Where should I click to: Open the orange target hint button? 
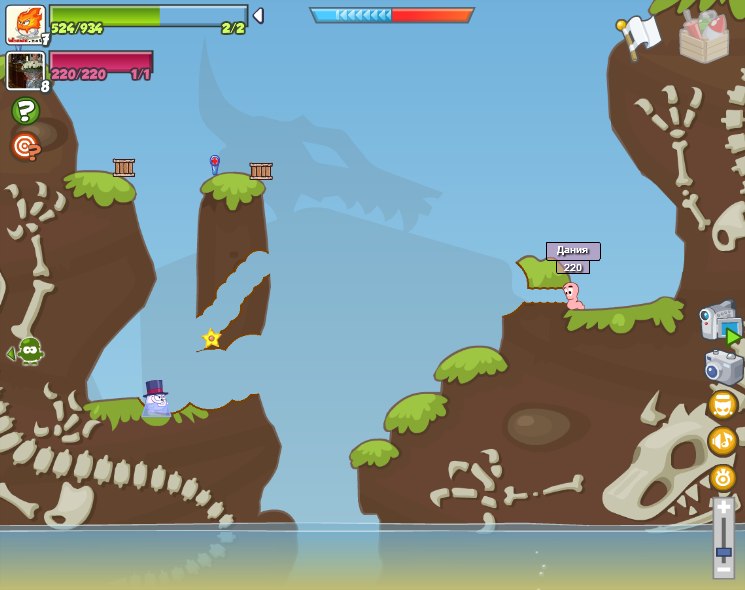(25, 146)
